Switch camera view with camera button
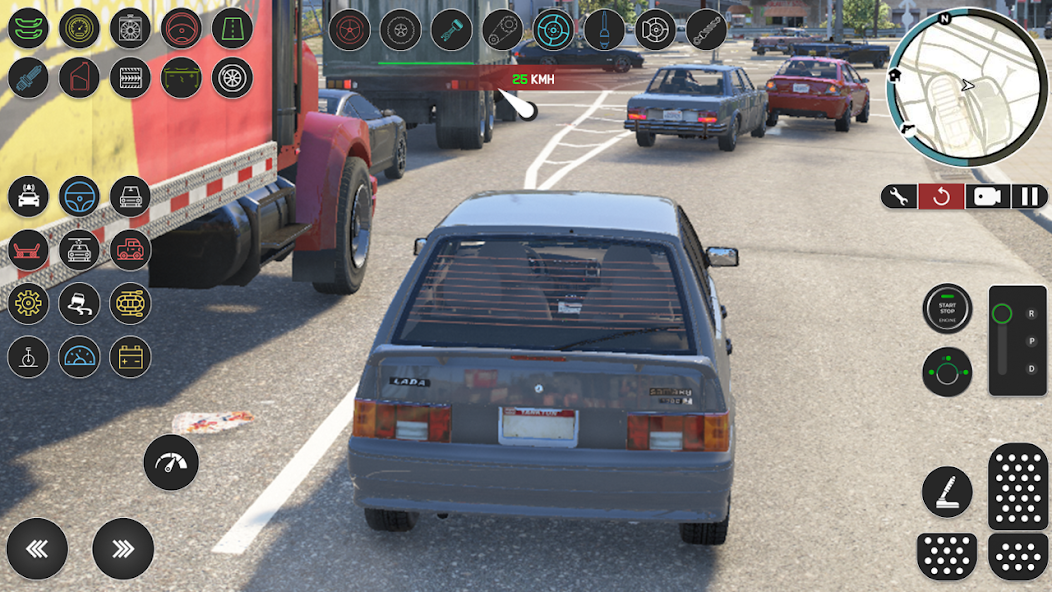Image resolution: width=1052 pixels, height=592 pixels. coord(986,196)
